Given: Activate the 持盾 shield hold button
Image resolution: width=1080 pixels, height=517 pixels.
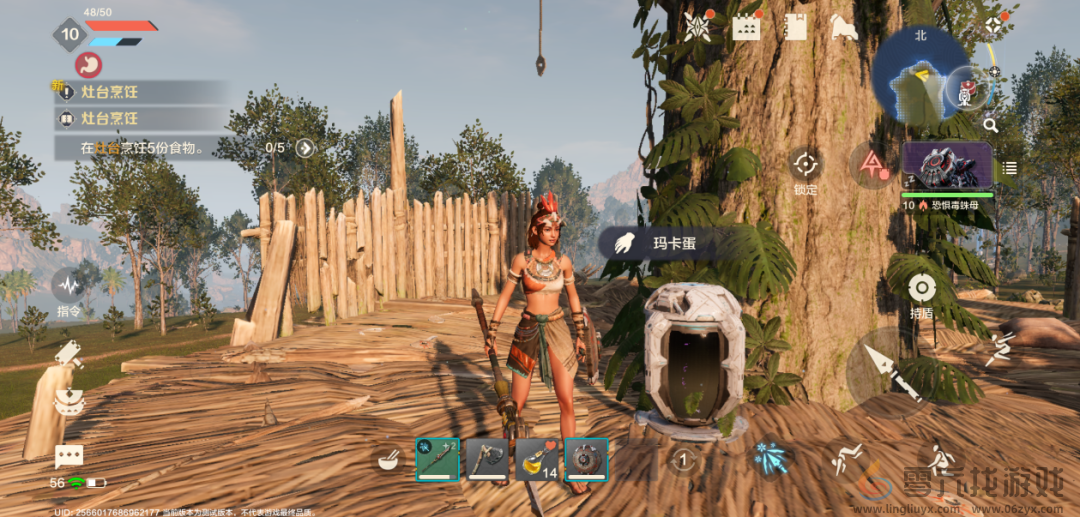Looking at the screenshot, I should (921, 289).
